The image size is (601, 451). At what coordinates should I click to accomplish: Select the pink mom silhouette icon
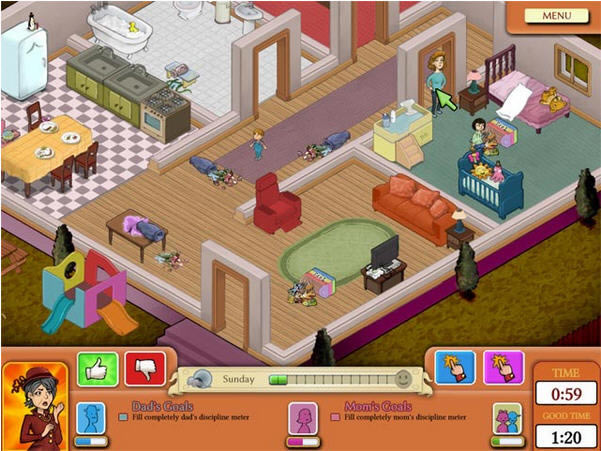303,416
